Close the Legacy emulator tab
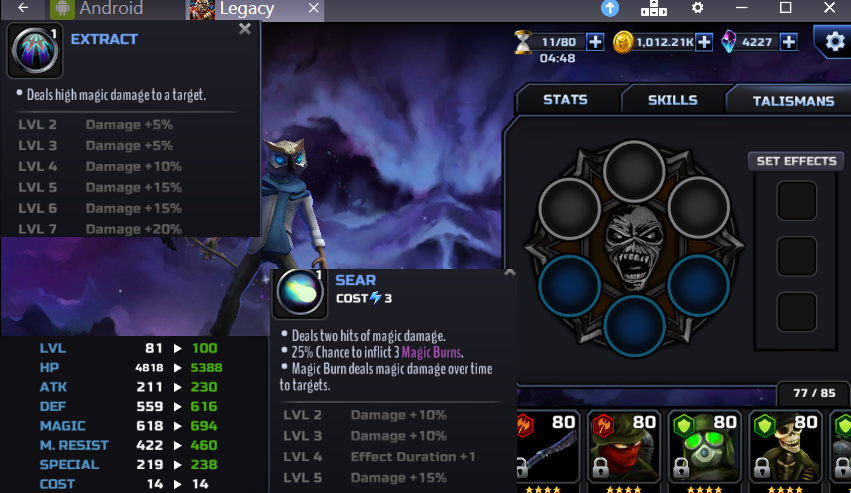The image size is (851, 493). [314, 9]
